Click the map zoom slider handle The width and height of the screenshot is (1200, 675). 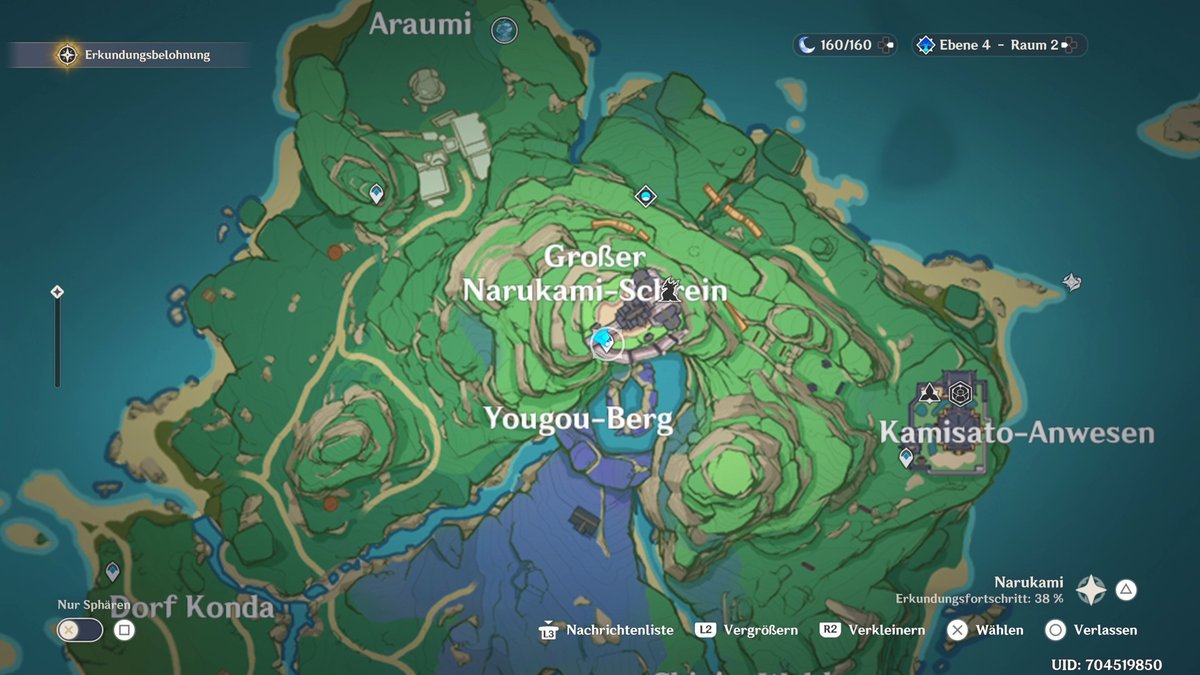57,292
